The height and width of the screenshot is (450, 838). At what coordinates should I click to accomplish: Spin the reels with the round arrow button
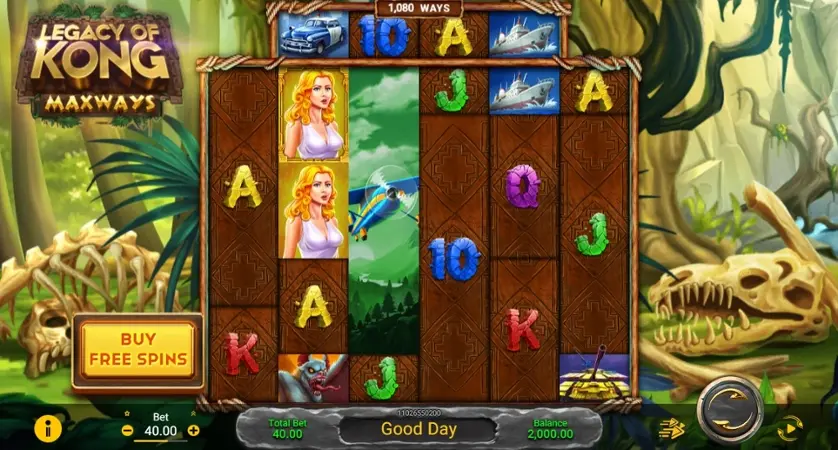pyautogui.click(x=729, y=409)
